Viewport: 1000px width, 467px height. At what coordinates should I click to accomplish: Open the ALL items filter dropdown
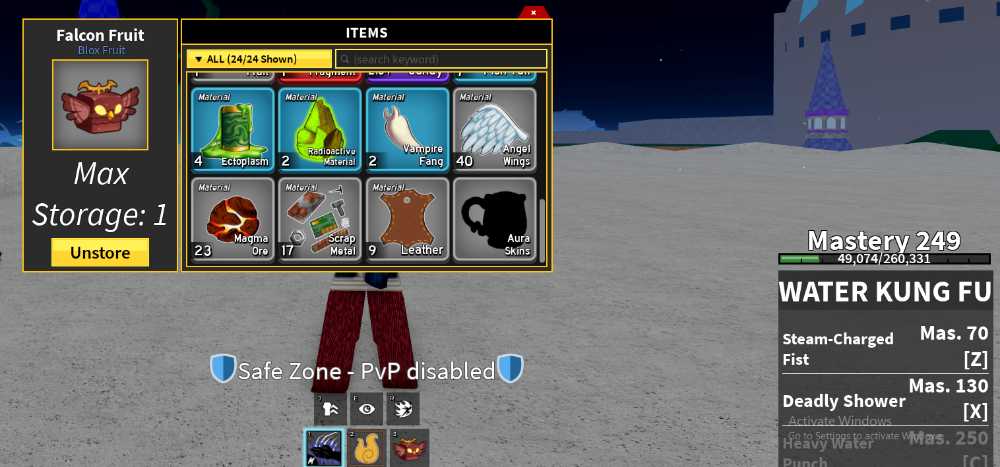[259, 59]
